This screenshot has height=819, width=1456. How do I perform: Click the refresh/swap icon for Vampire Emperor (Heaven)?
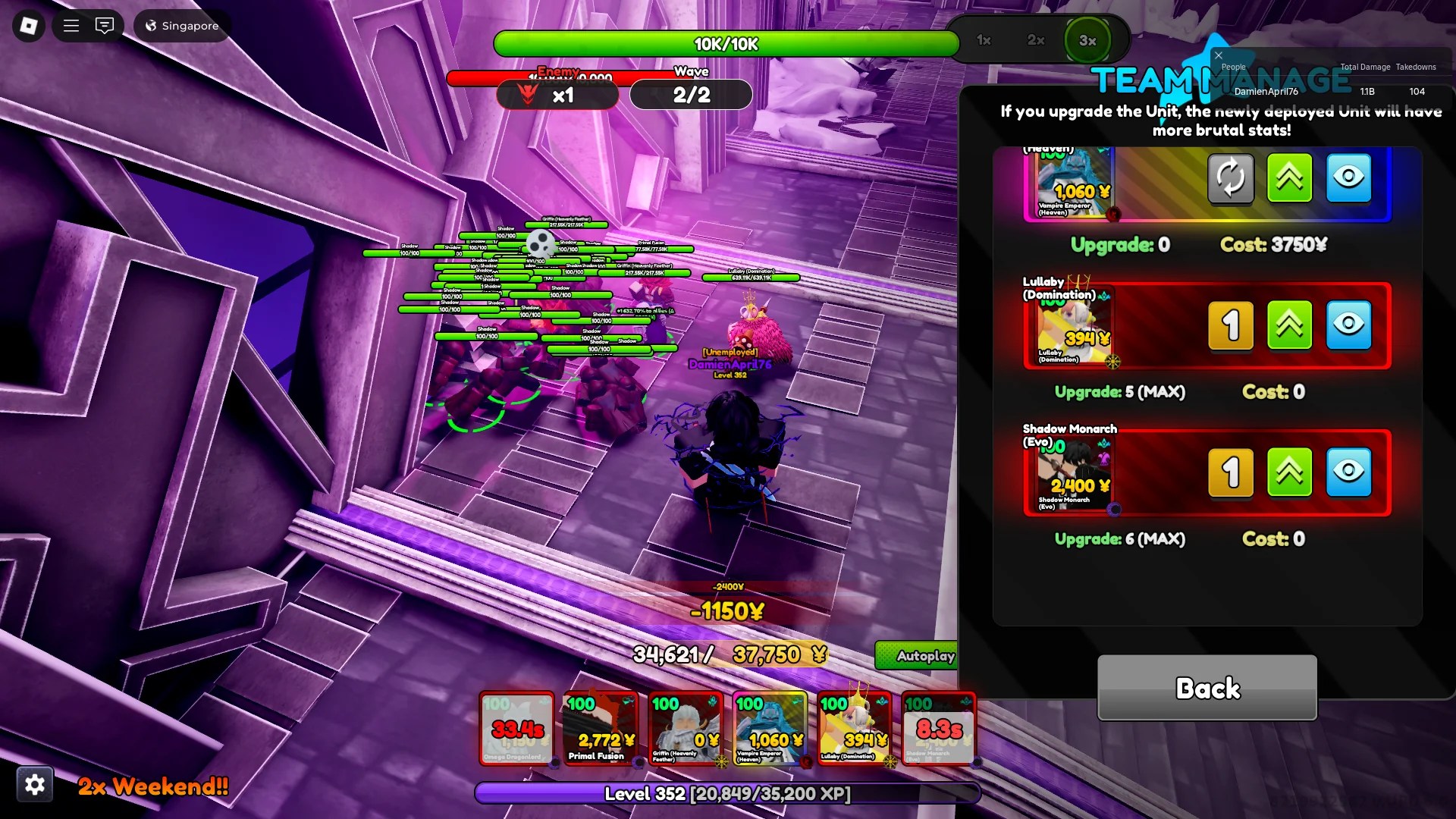1231,180
